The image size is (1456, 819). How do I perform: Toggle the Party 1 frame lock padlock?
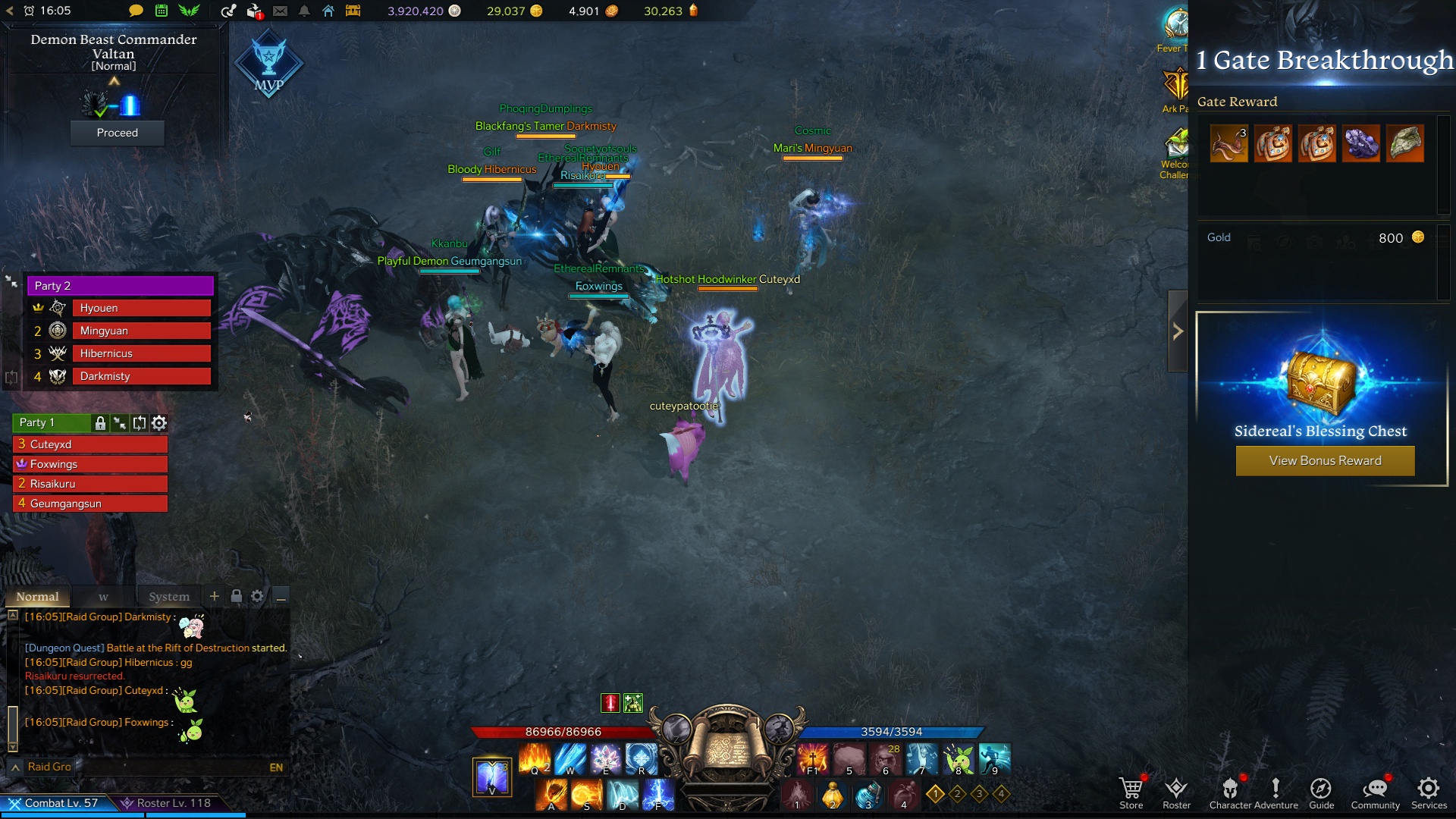[100, 424]
